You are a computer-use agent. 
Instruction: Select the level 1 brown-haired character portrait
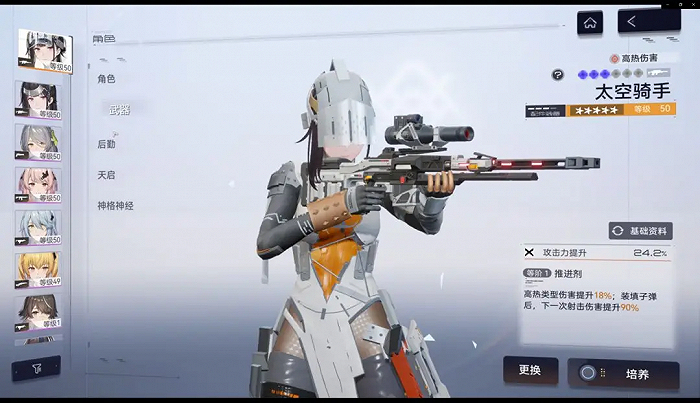[x=37, y=312]
